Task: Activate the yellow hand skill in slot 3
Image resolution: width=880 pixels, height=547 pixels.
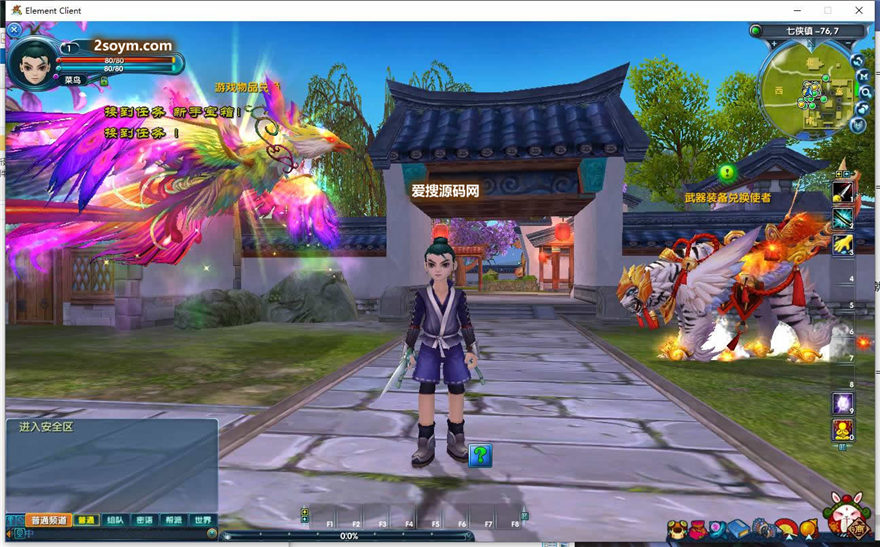Action: click(842, 243)
